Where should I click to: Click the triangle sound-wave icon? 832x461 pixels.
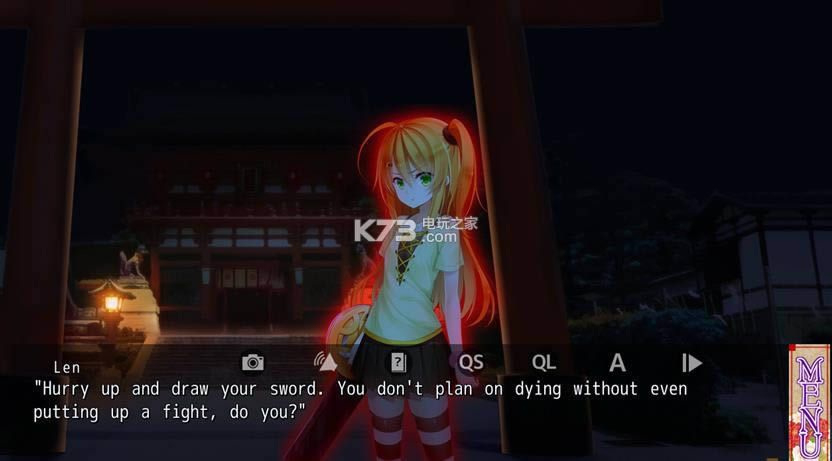point(326,362)
